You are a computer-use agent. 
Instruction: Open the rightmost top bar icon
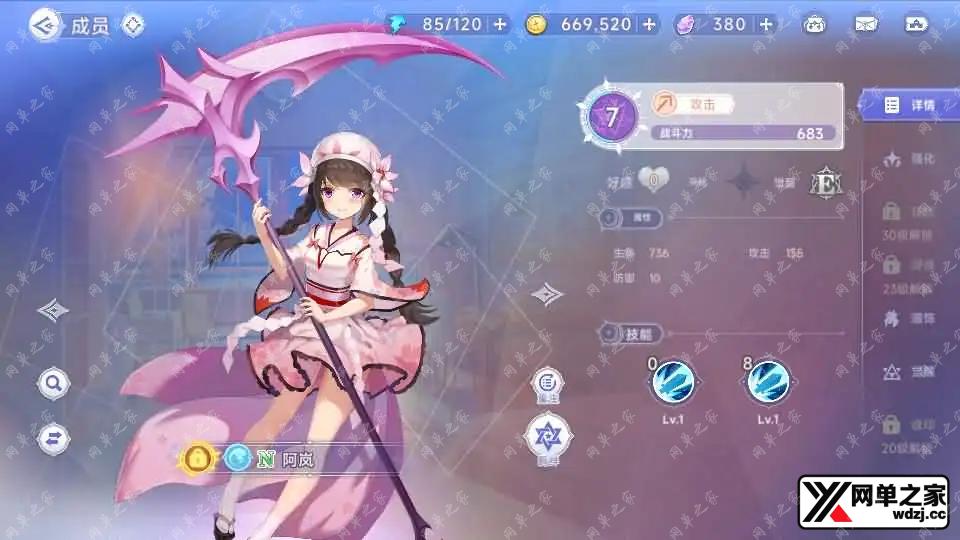tap(916, 24)
